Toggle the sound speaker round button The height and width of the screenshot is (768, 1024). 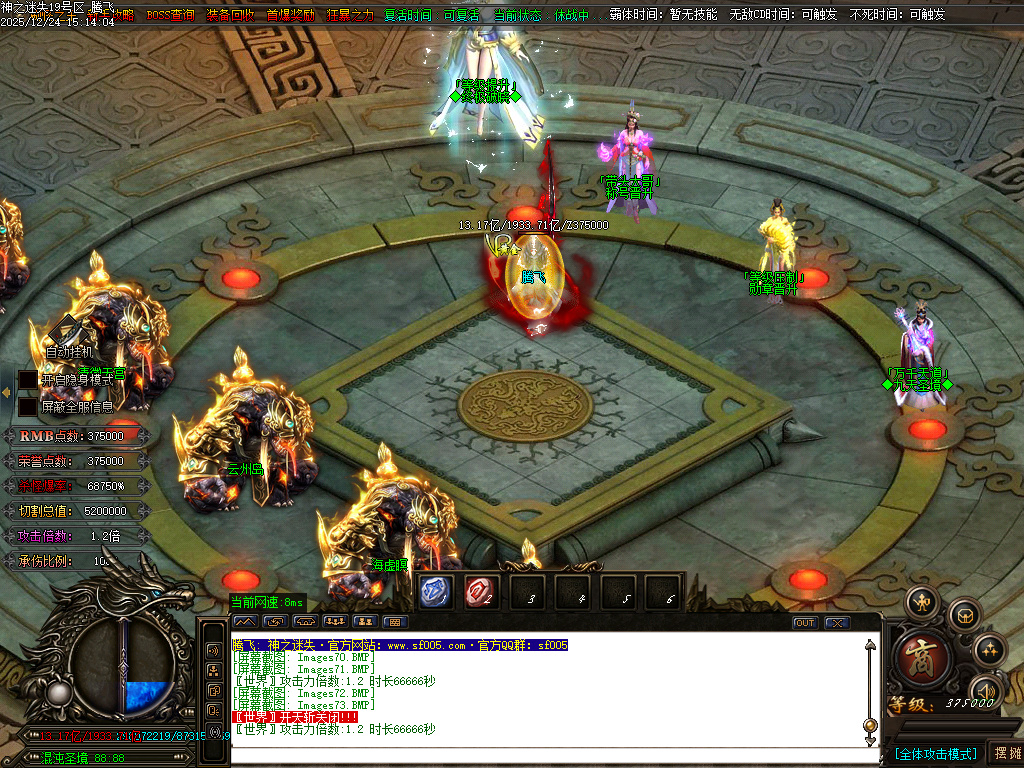(986, 690)
